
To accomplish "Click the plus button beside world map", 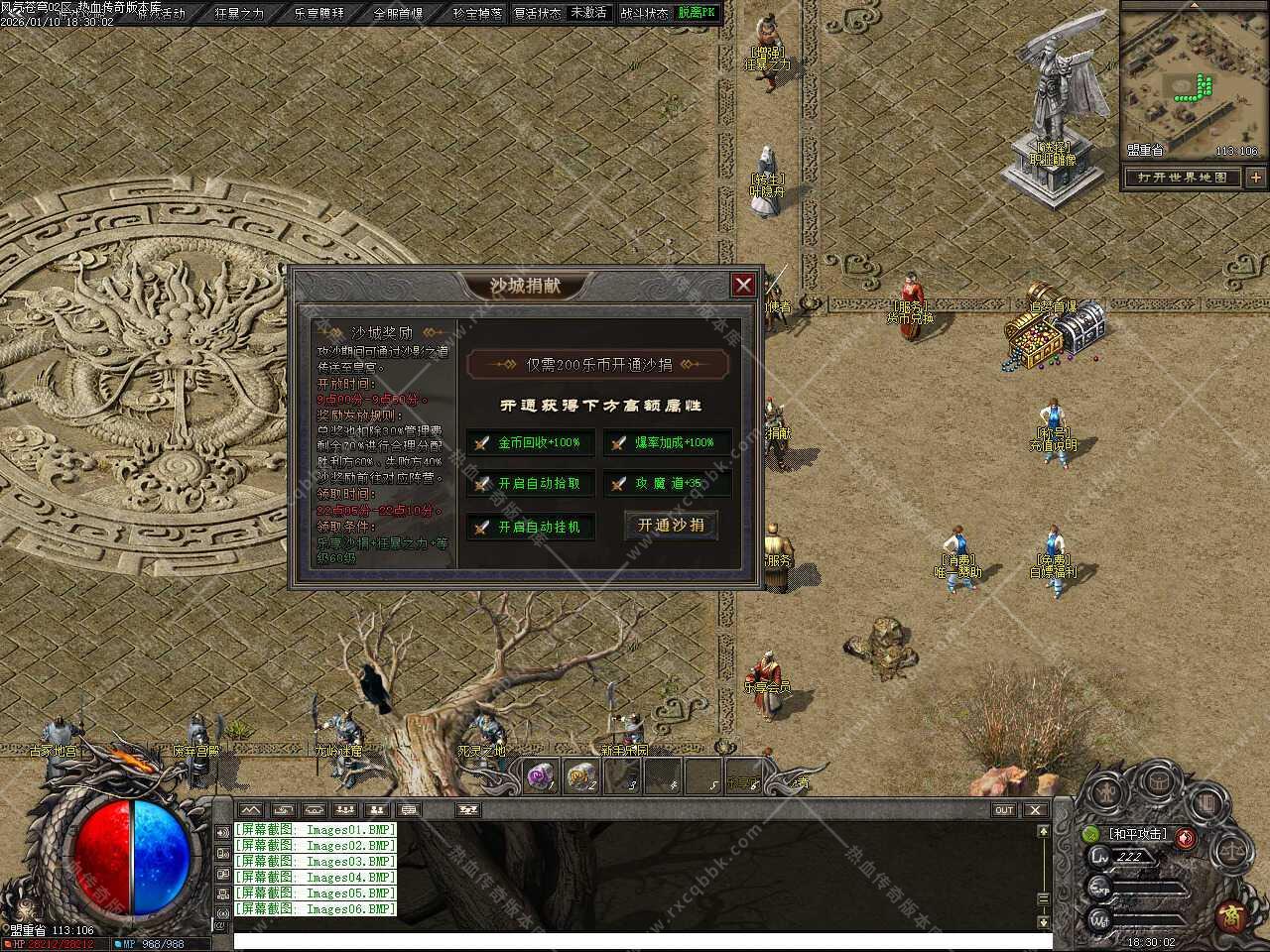I will click(x=1256, y=178).
